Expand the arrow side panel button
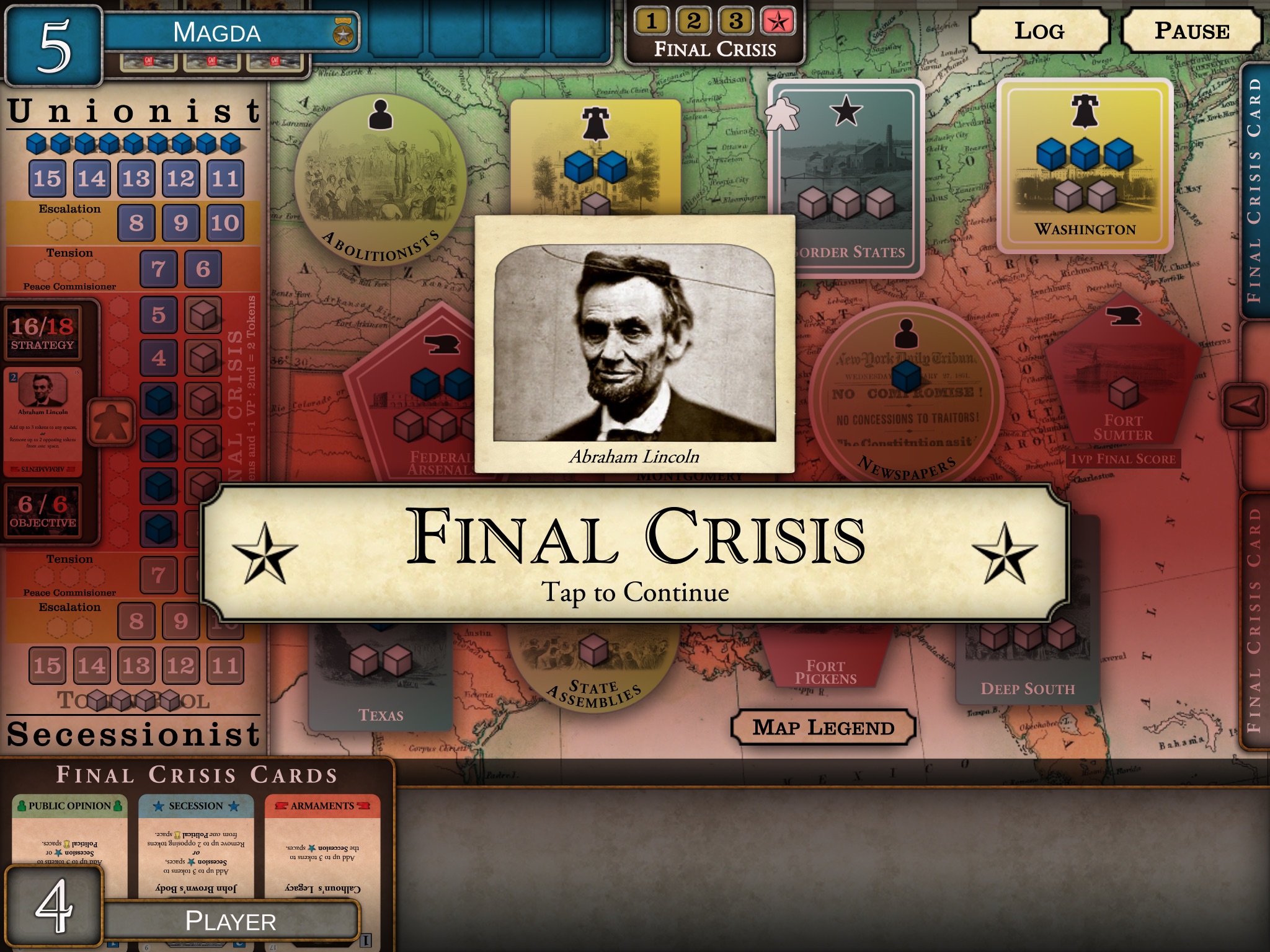1270x952 pixels. point(1245,406)
